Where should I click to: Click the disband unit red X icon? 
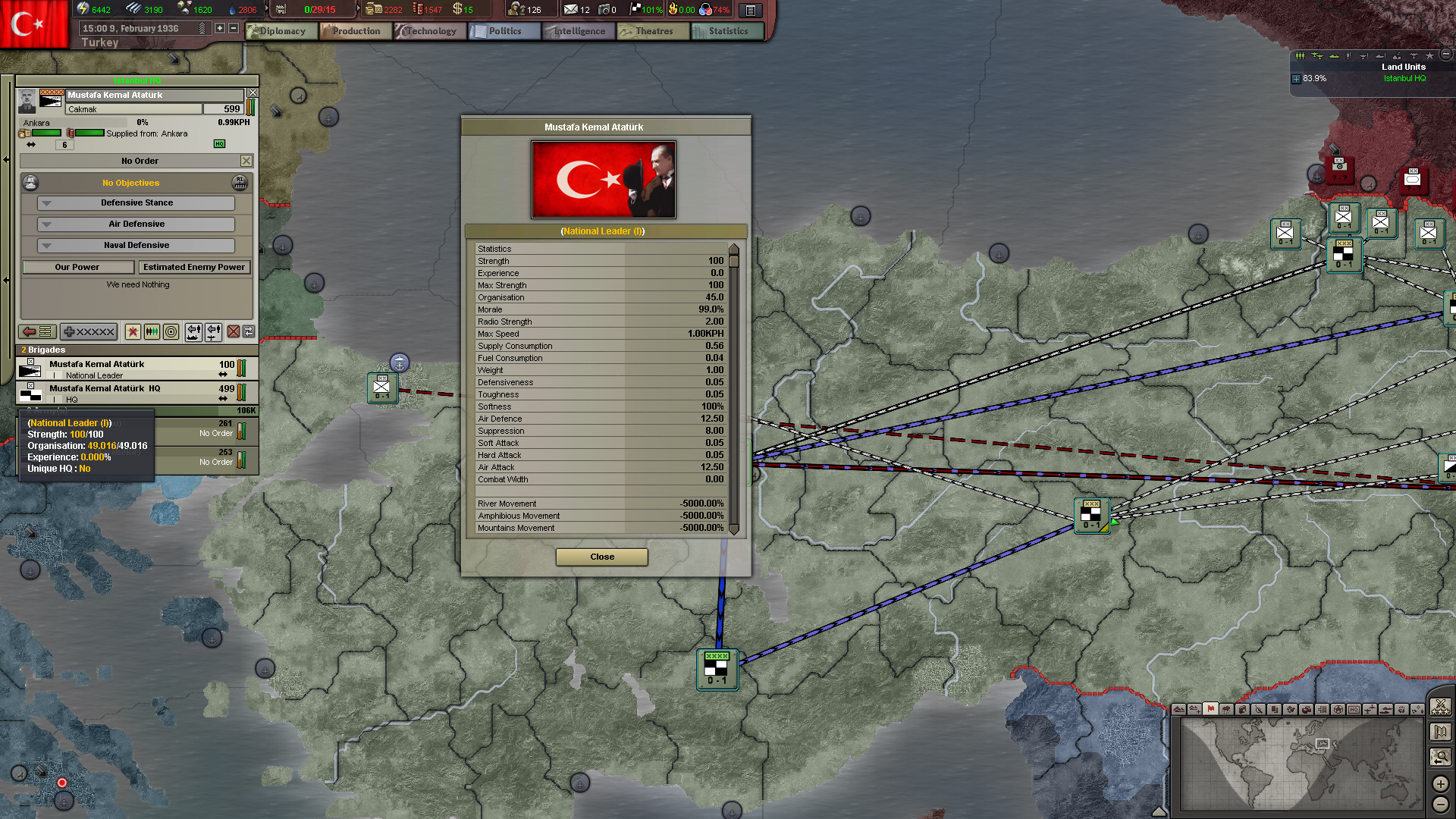(x=232, y=332)
